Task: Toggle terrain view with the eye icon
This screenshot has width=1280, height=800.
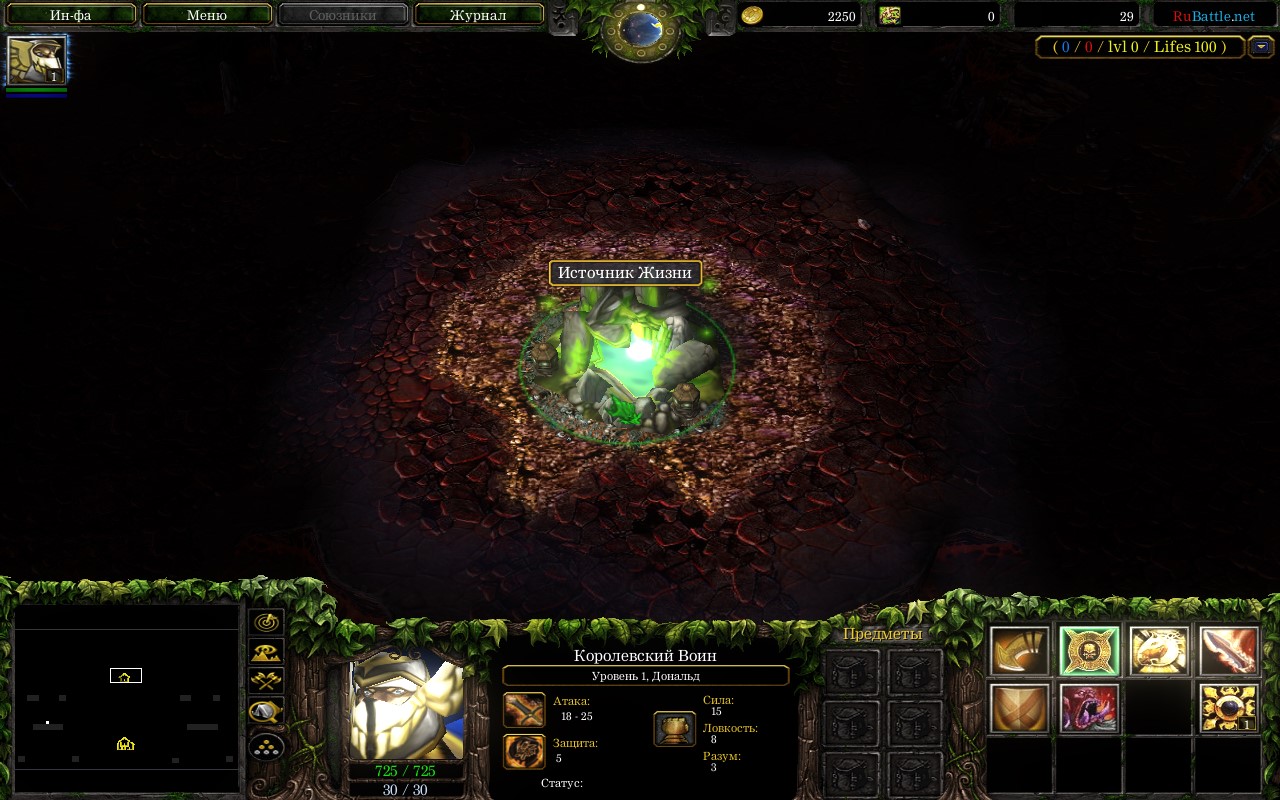Action: tap(266, 652)
